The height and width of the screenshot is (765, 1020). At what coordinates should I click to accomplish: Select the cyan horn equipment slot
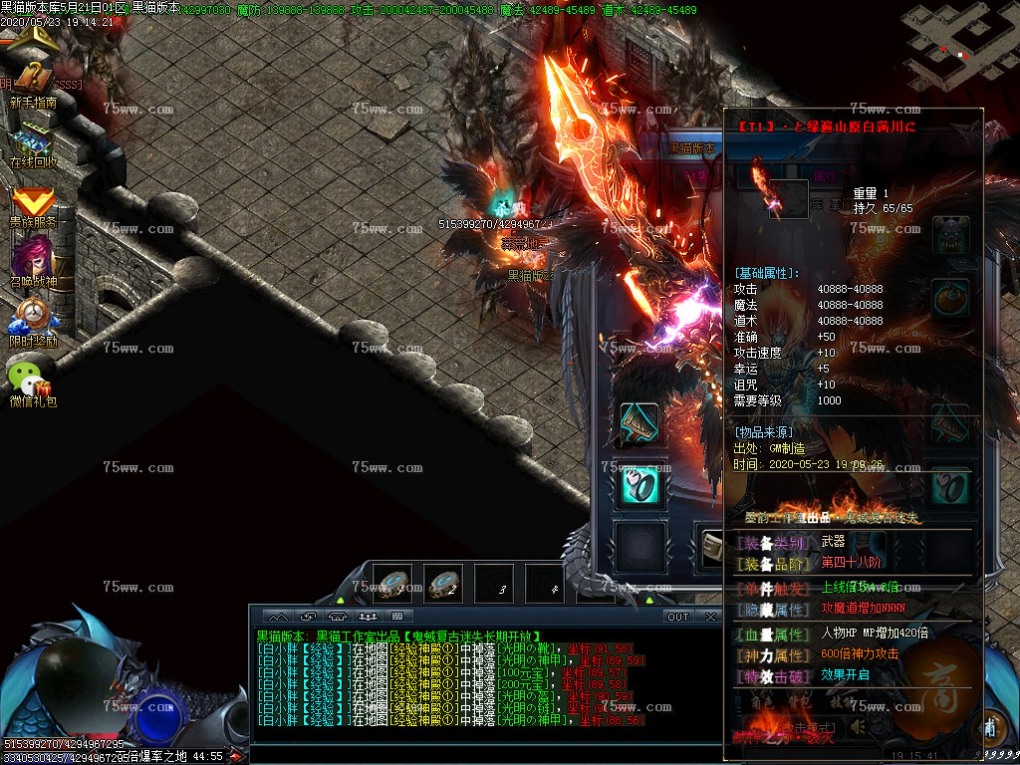[x=638, y=423]
